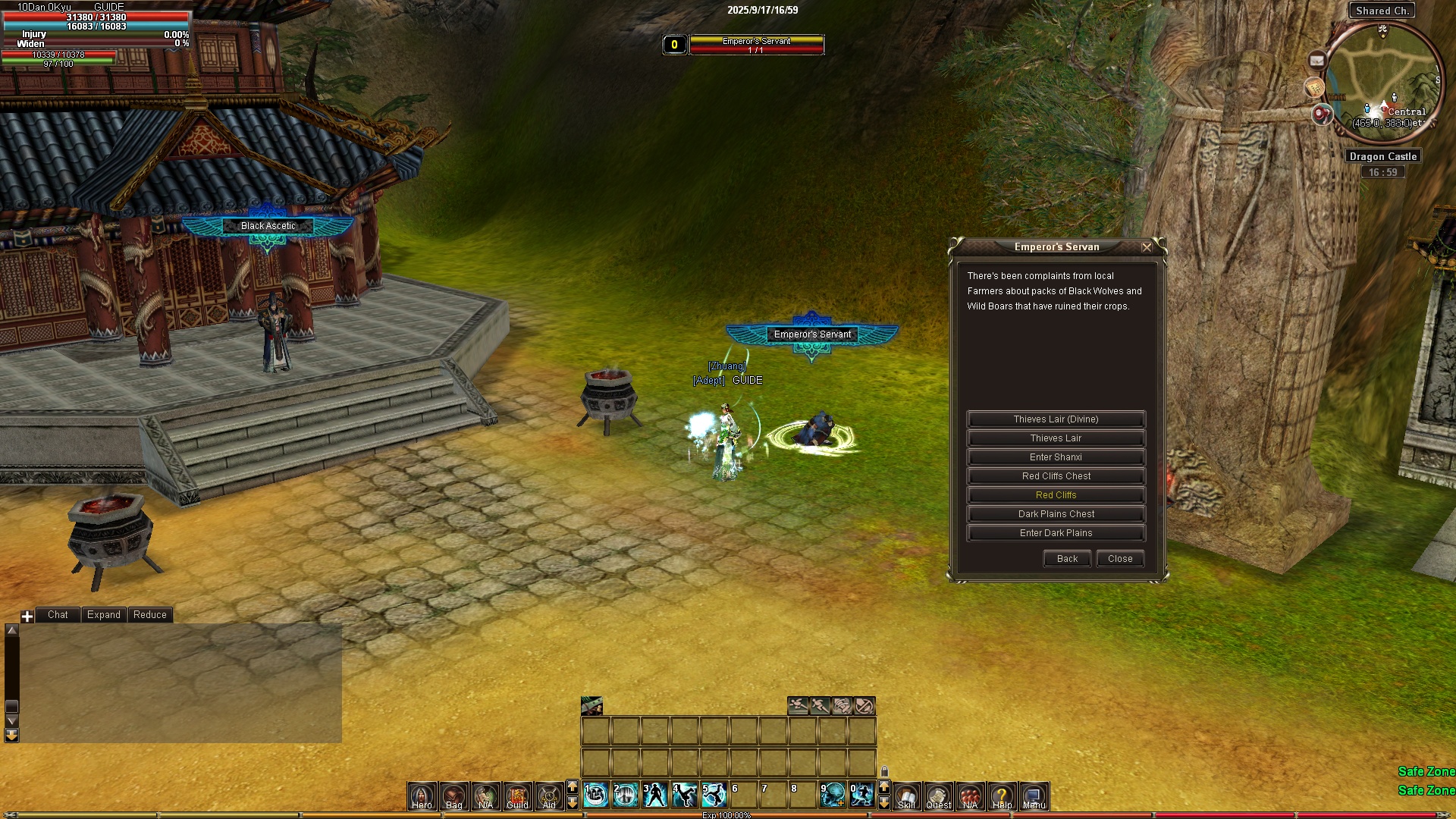
Task: Select the highlighted Red Cliffs entry
Action: click(1056, 495)
